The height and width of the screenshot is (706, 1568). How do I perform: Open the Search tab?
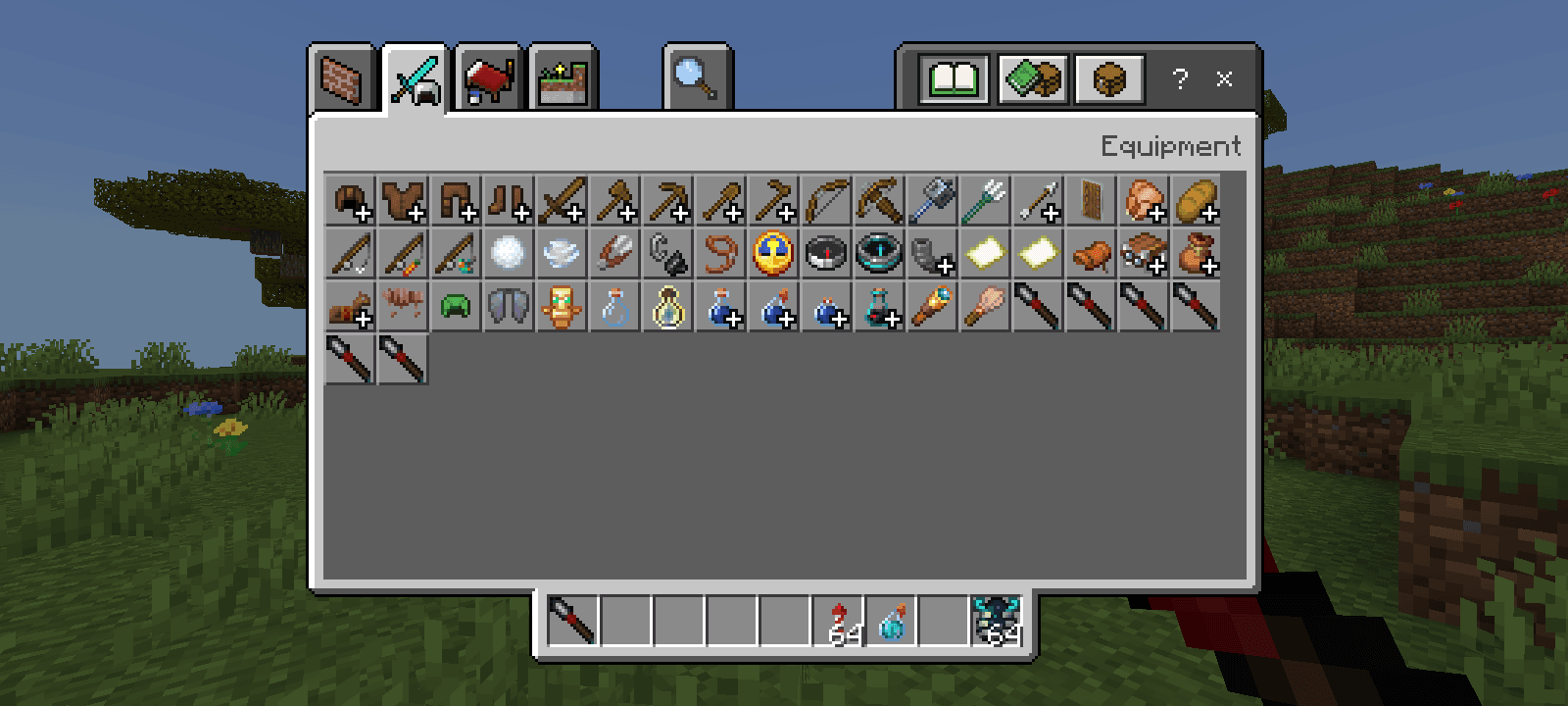pyautogui.click(x=698, y=78)
